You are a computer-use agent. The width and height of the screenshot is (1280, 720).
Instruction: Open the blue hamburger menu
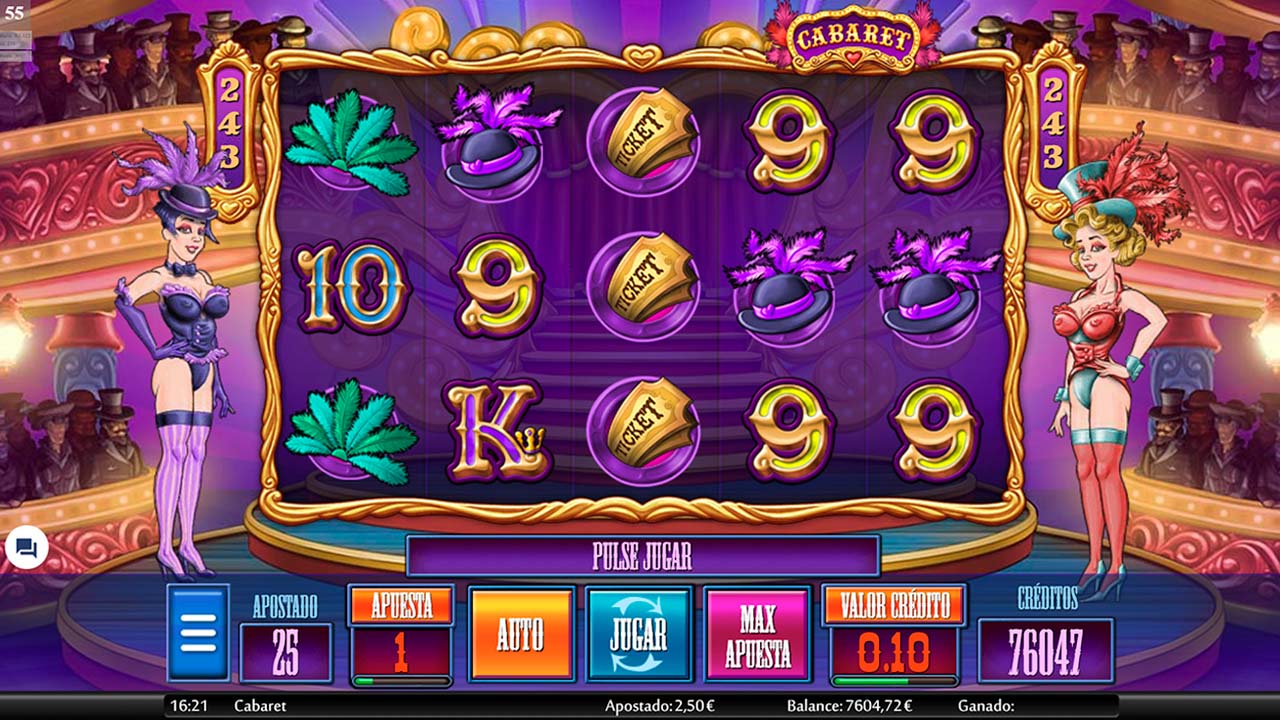198,632
